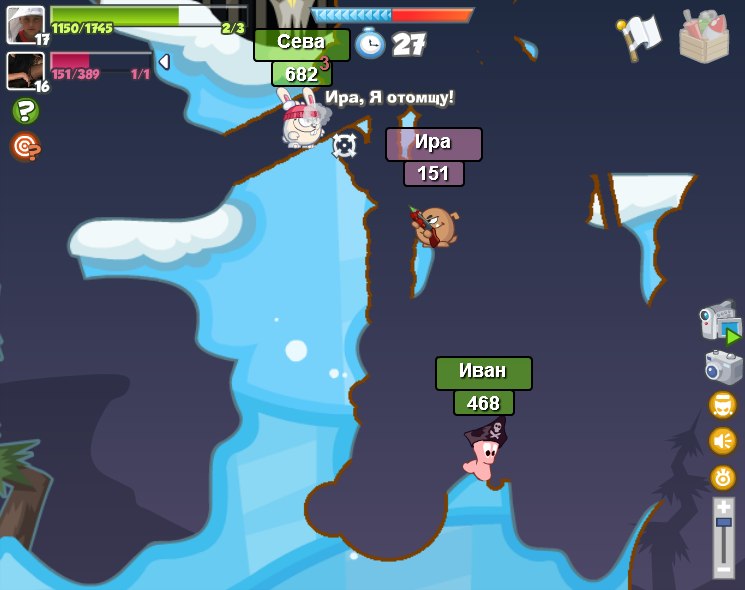Click the white surrender flag icon

click(x=640, y=35)
